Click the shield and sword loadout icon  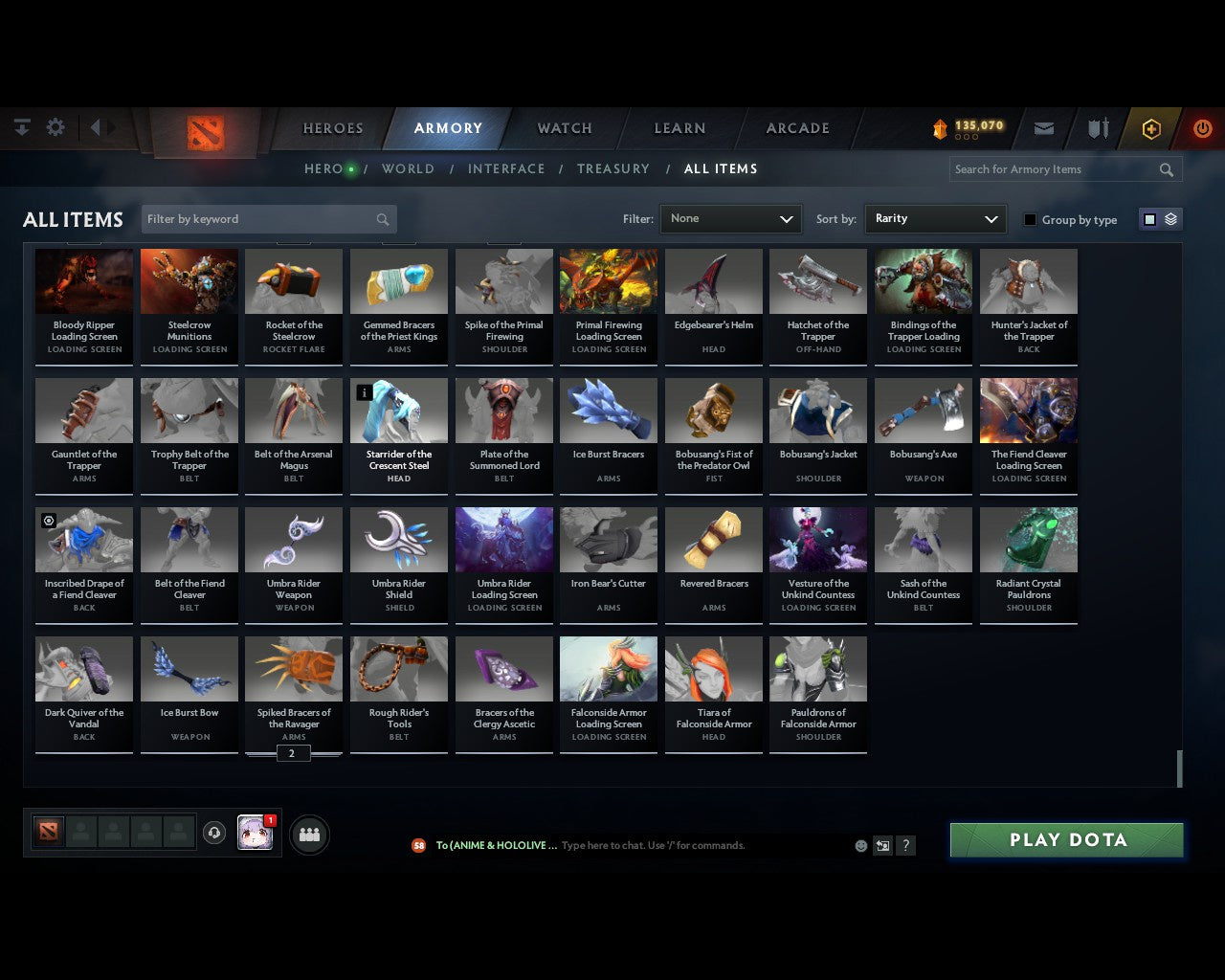pos(1097,126)
